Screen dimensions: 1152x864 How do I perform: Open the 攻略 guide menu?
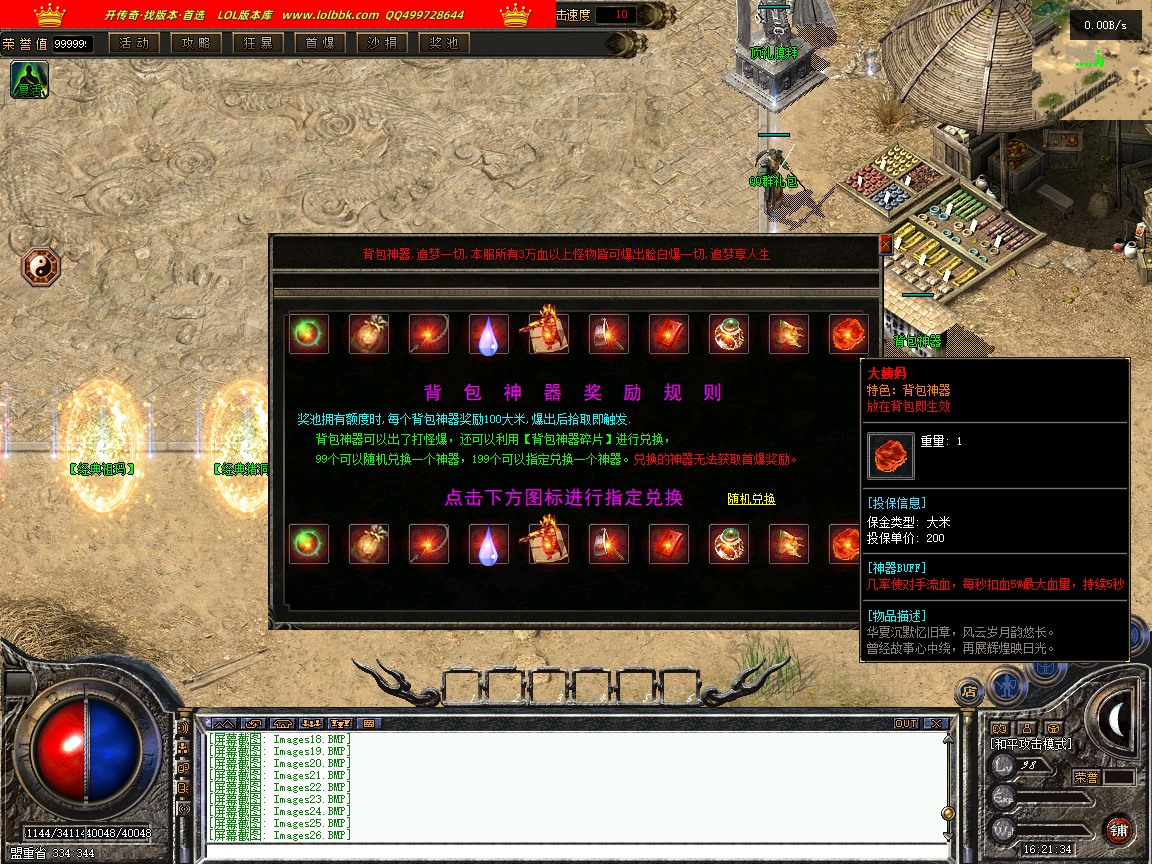click(x=196, y=43)
